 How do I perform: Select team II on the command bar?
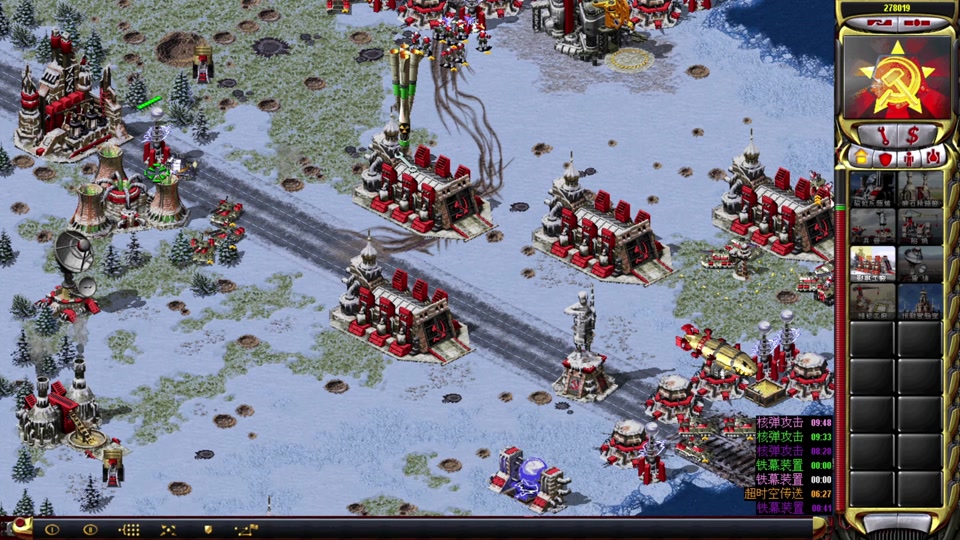[90, 529]
